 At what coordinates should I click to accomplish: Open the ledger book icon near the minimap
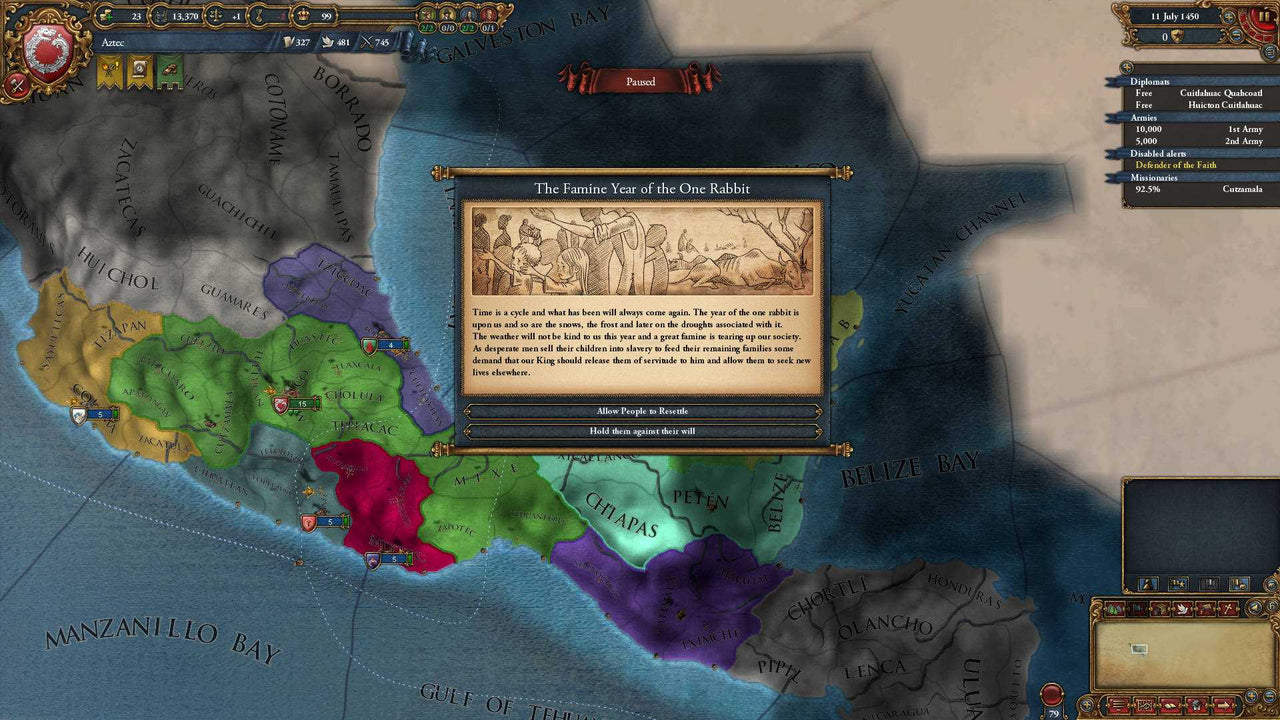click(1171, 705)
